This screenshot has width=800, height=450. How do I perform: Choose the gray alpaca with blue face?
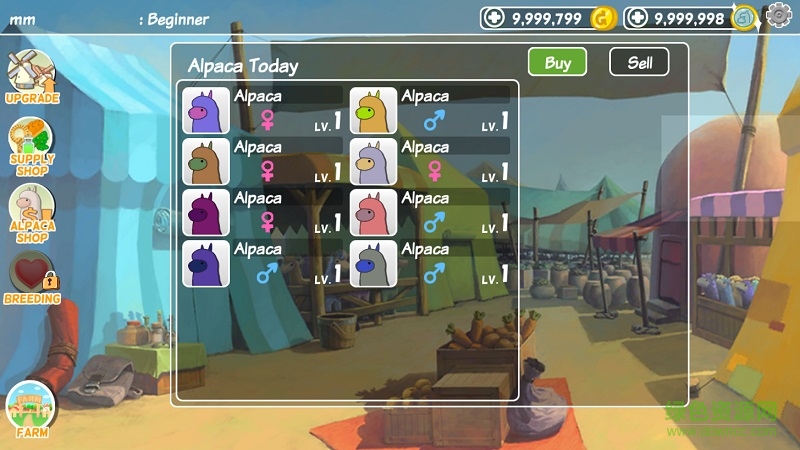click(x=373, y=263)
